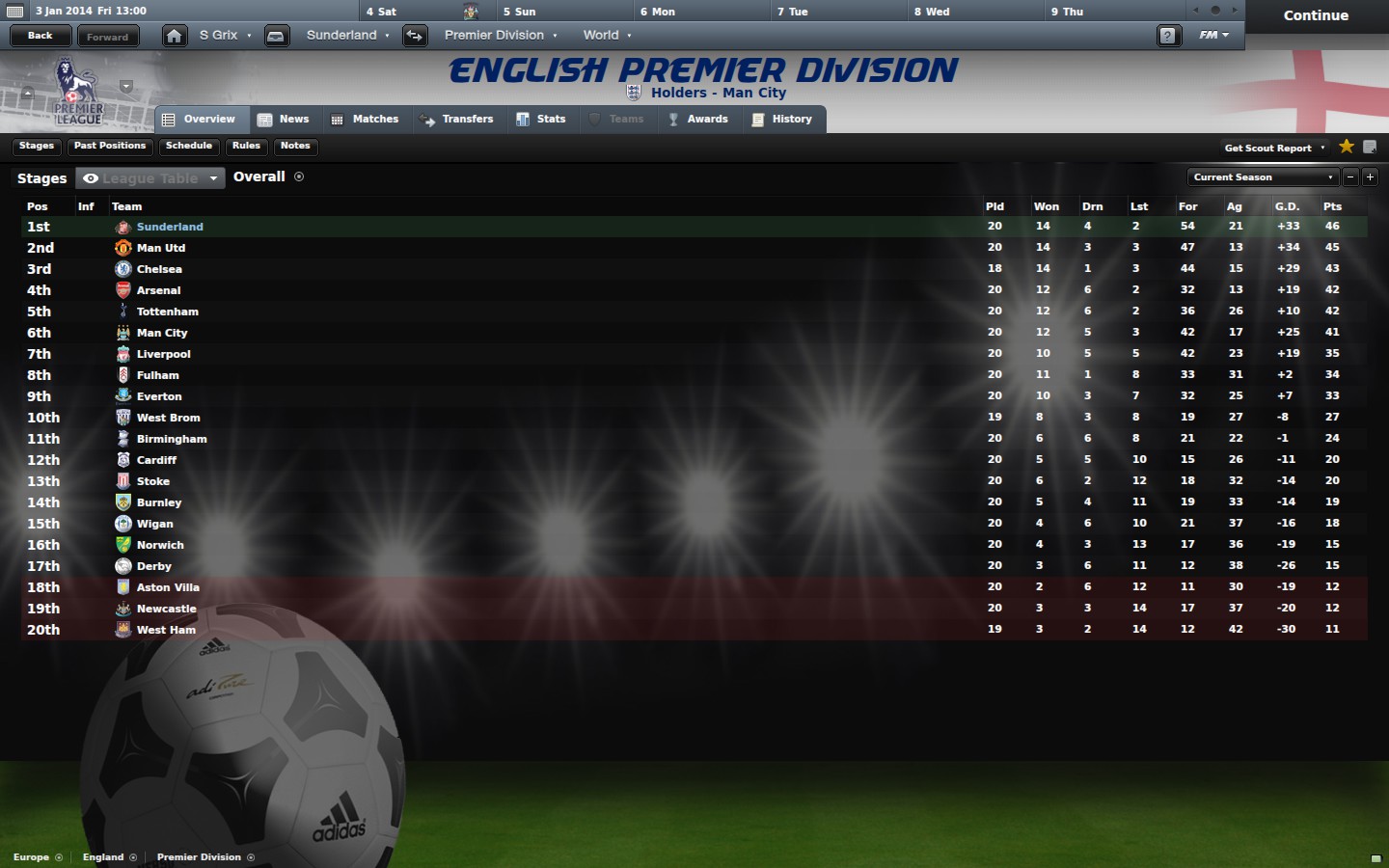Show the competition Rules
Image resolution: width=1389 pixels, height=868 pixels.
[x=246, y=147]
